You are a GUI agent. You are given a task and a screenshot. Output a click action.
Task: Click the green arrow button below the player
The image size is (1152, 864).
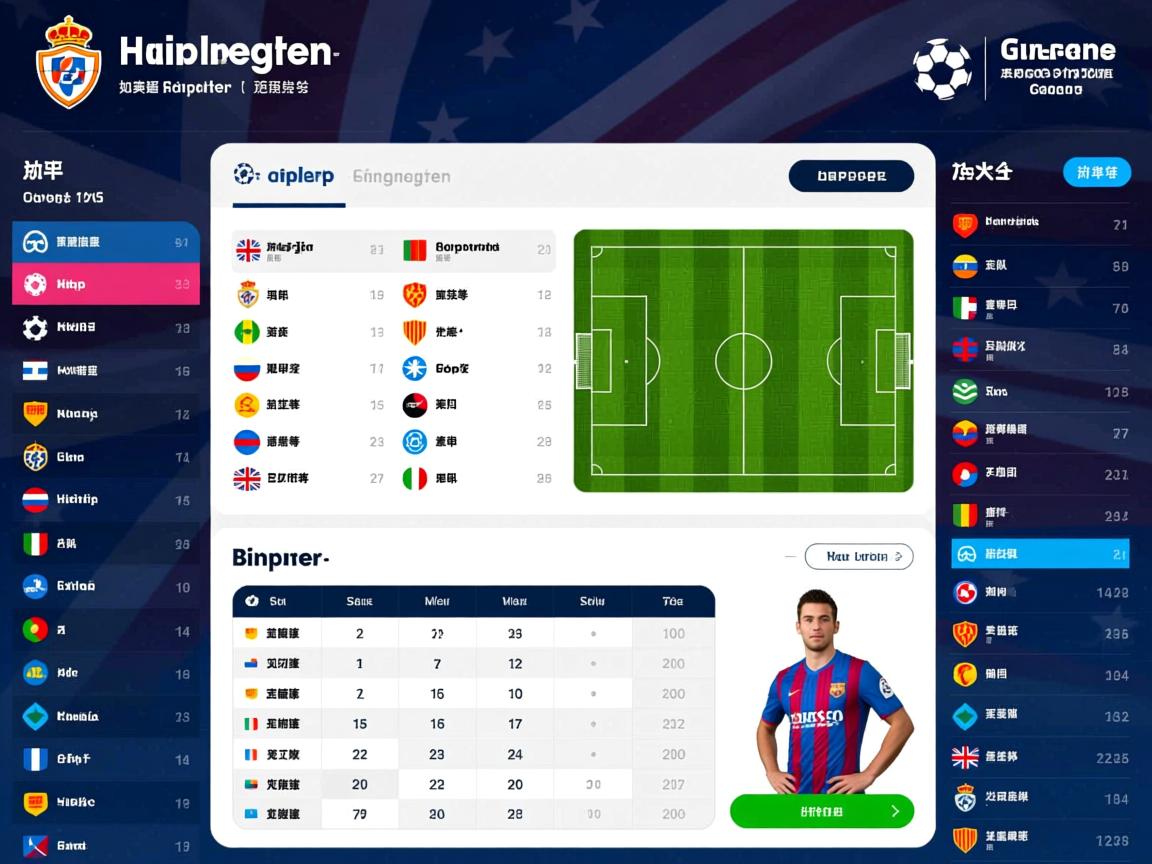click(821, 811)
